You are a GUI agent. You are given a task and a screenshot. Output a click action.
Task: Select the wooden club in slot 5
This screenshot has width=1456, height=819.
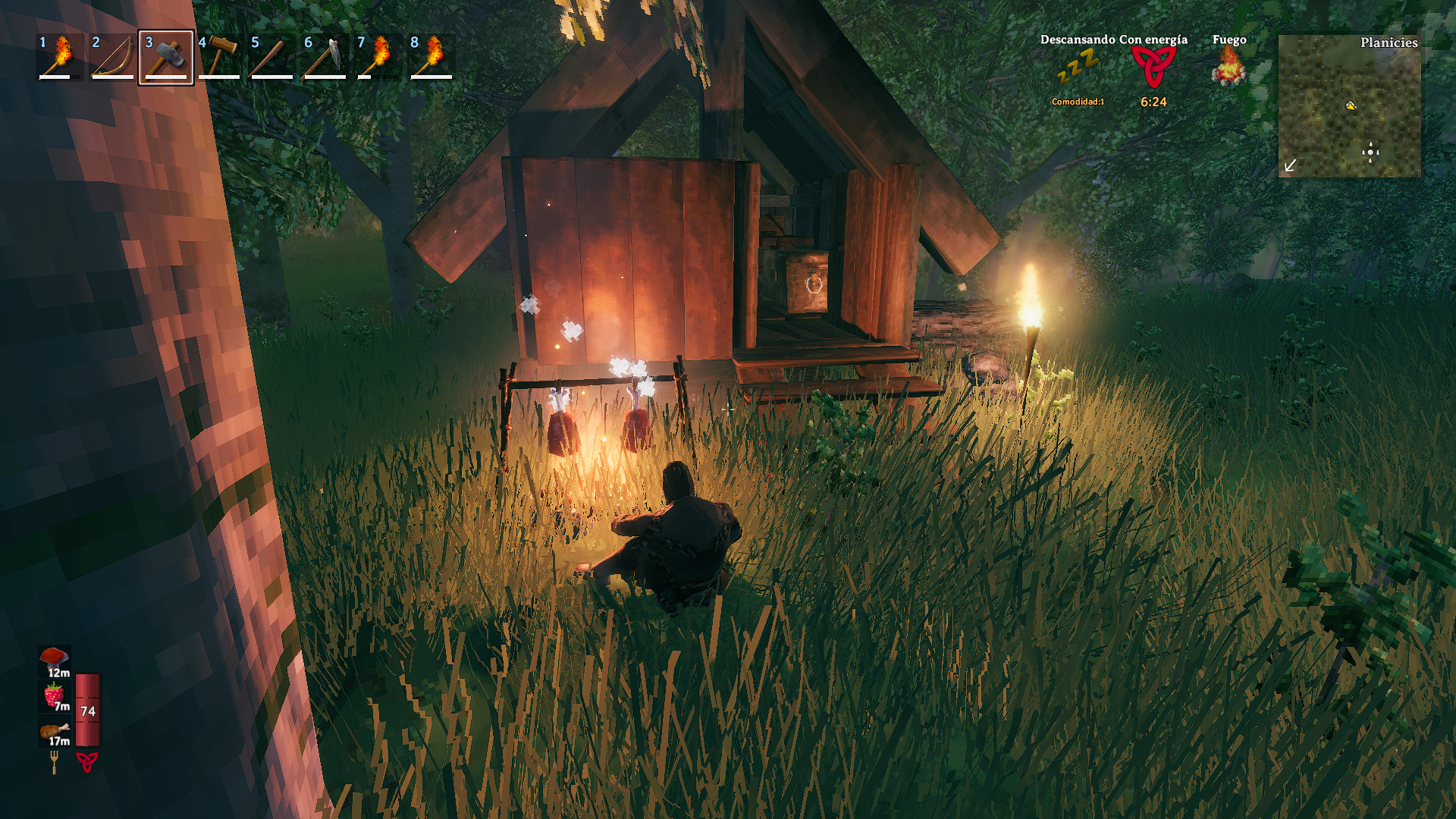pyautogui.click(x=271, y=57)
